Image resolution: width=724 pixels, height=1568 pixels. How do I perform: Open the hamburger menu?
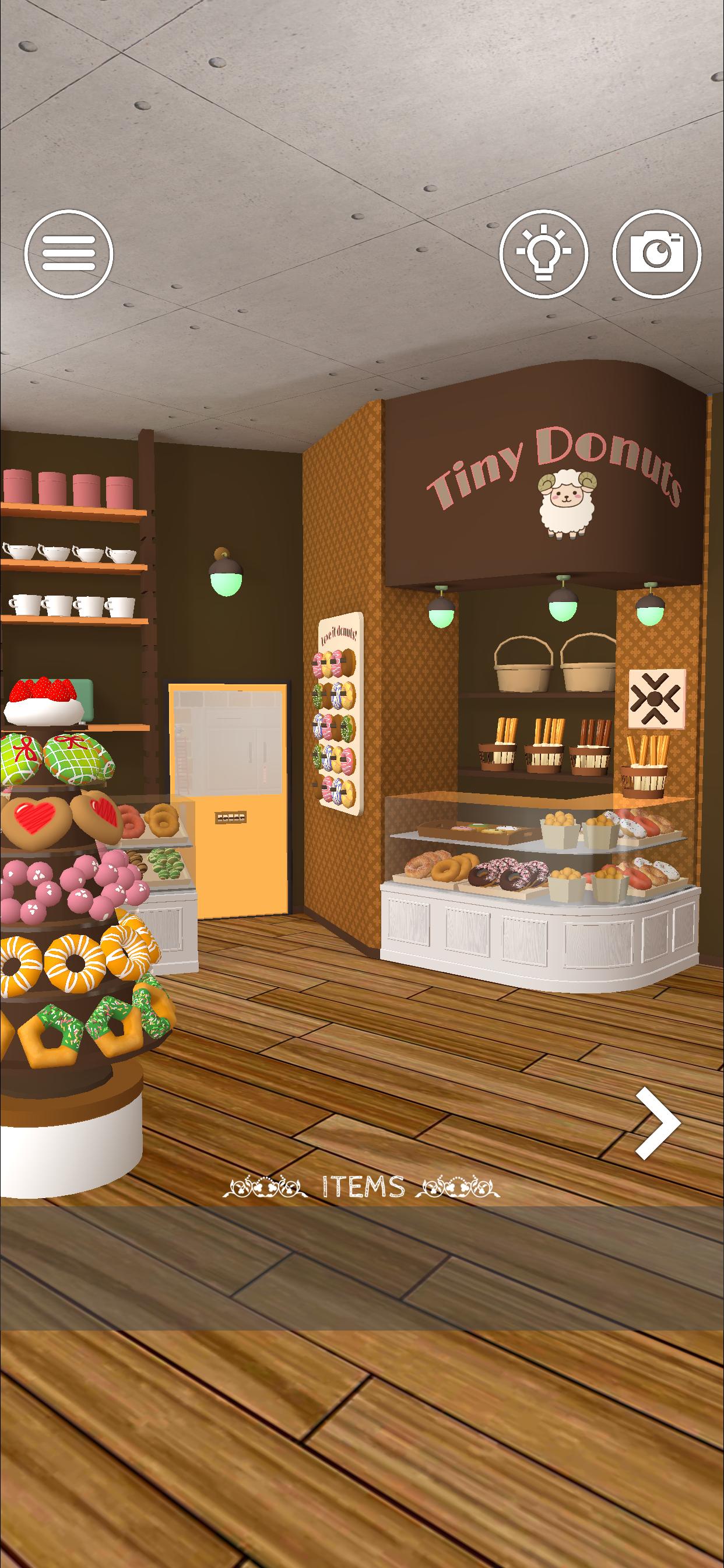coord(69,253)
